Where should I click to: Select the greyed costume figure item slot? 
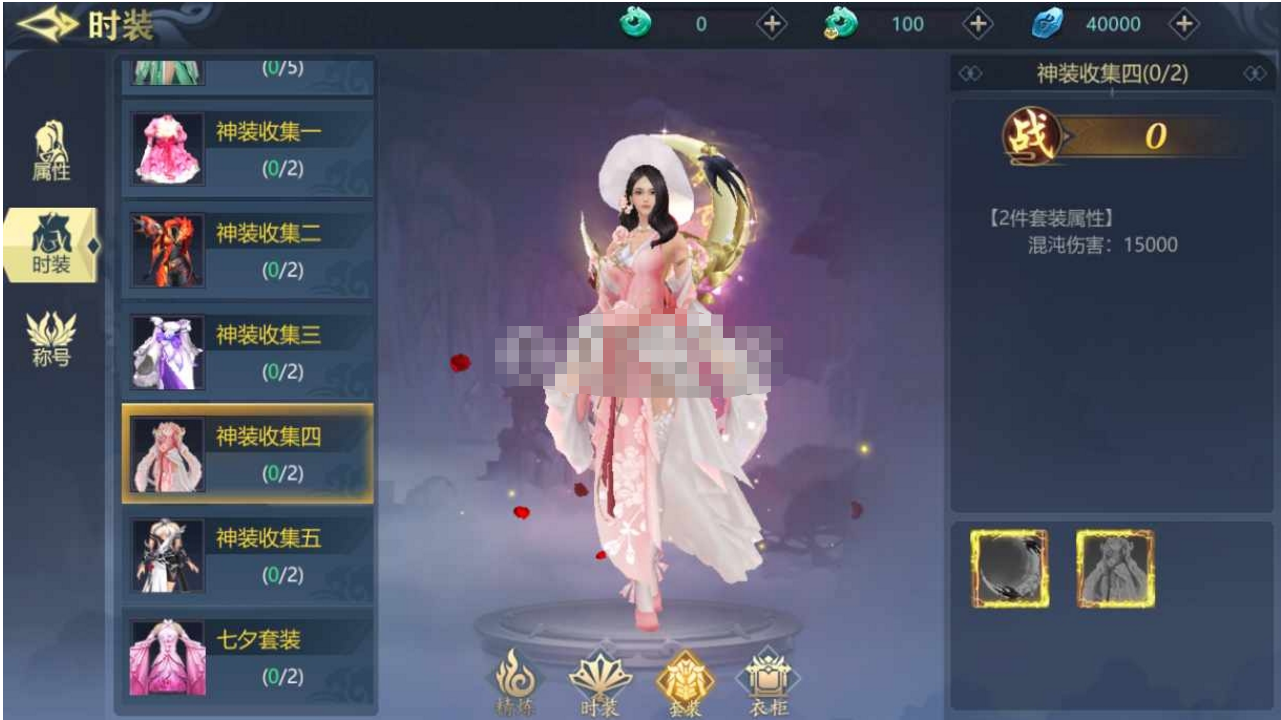click(x=1115, y=569)
